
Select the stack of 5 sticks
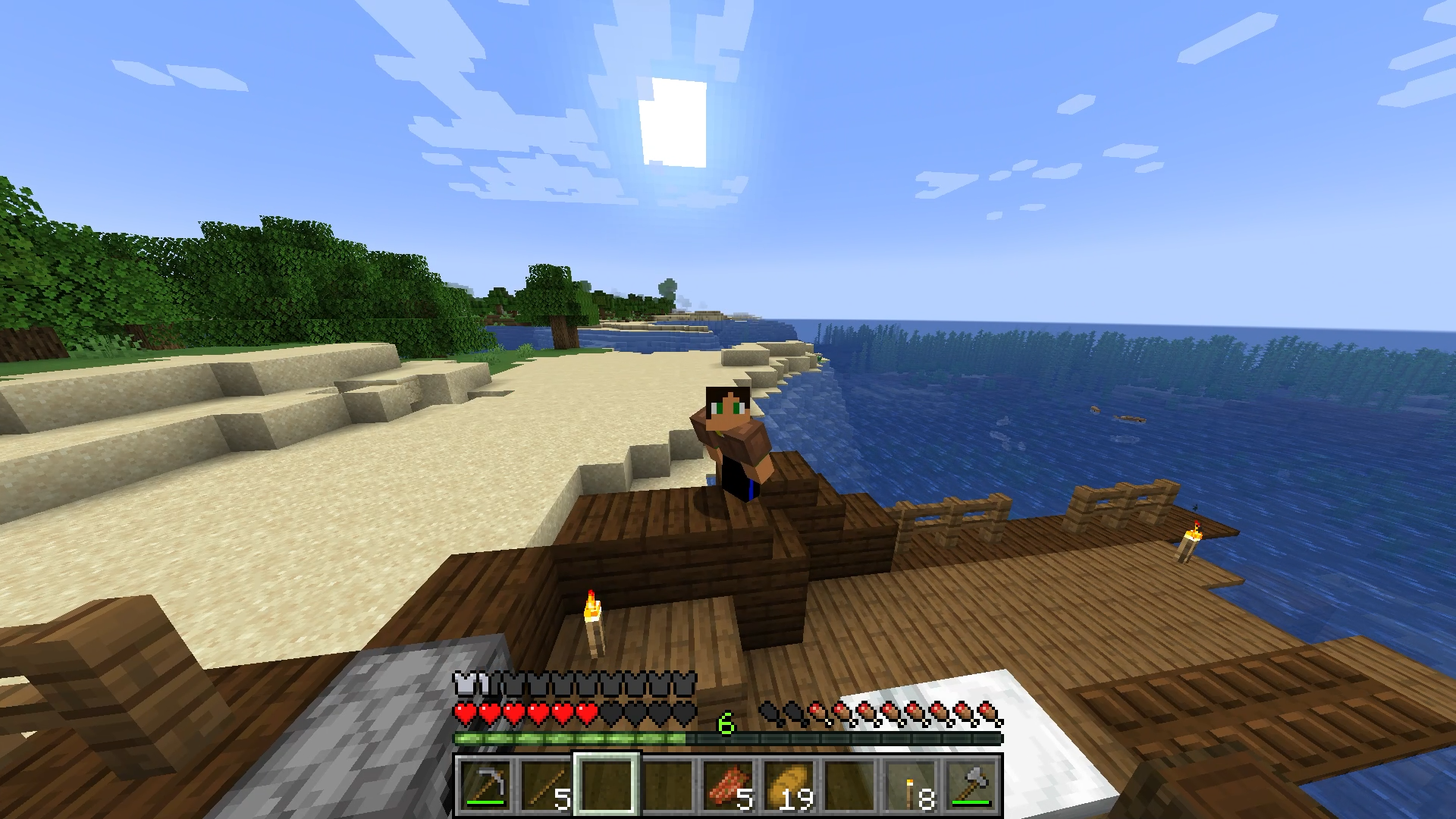point(546,785)
